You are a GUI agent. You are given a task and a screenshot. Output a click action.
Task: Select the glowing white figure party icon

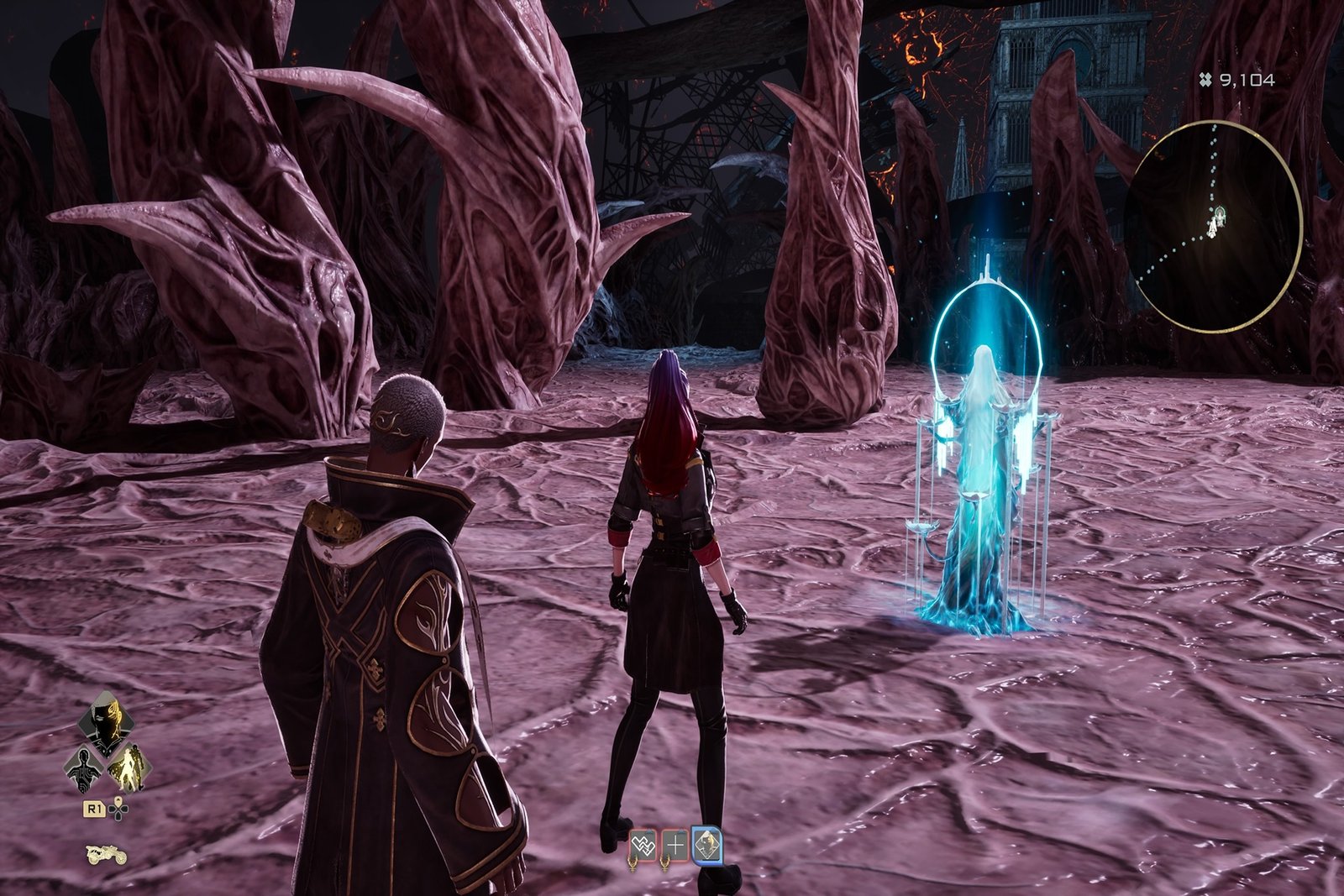pos(130,768)
